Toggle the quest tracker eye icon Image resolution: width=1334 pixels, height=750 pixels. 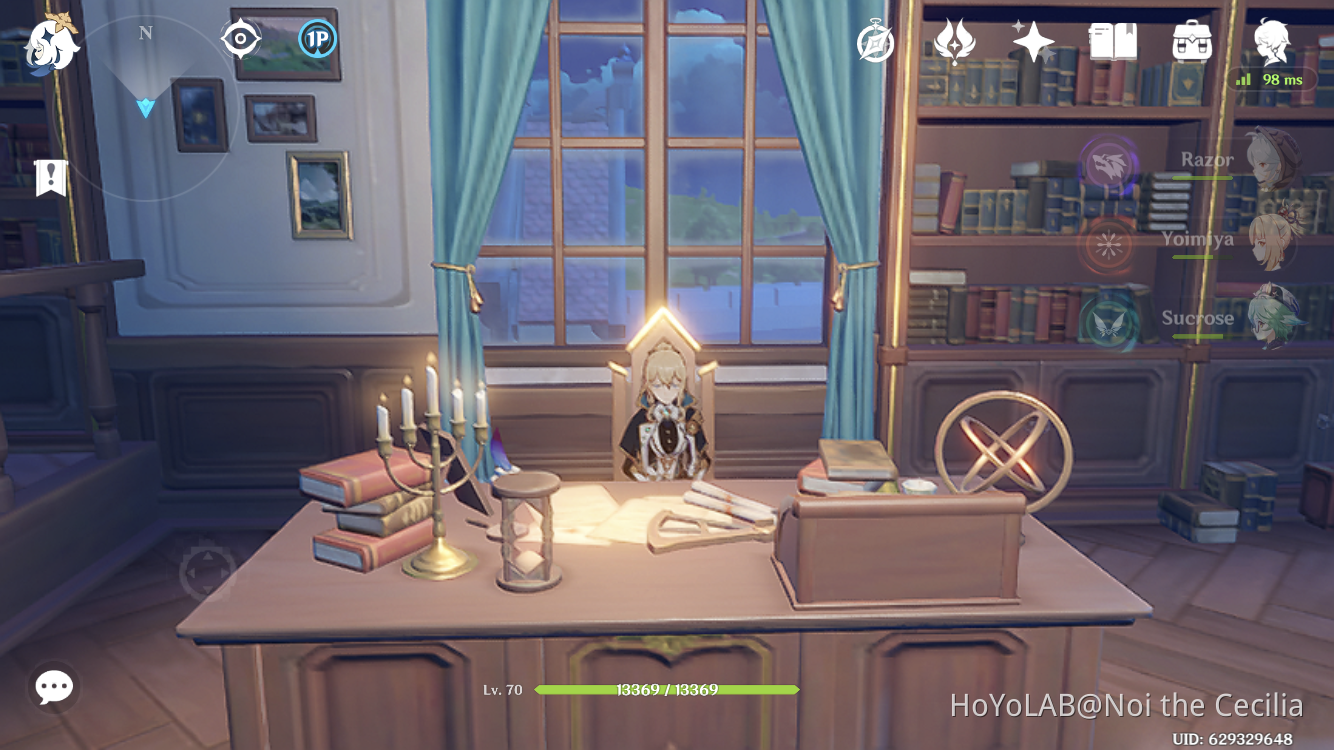(240, 38)
